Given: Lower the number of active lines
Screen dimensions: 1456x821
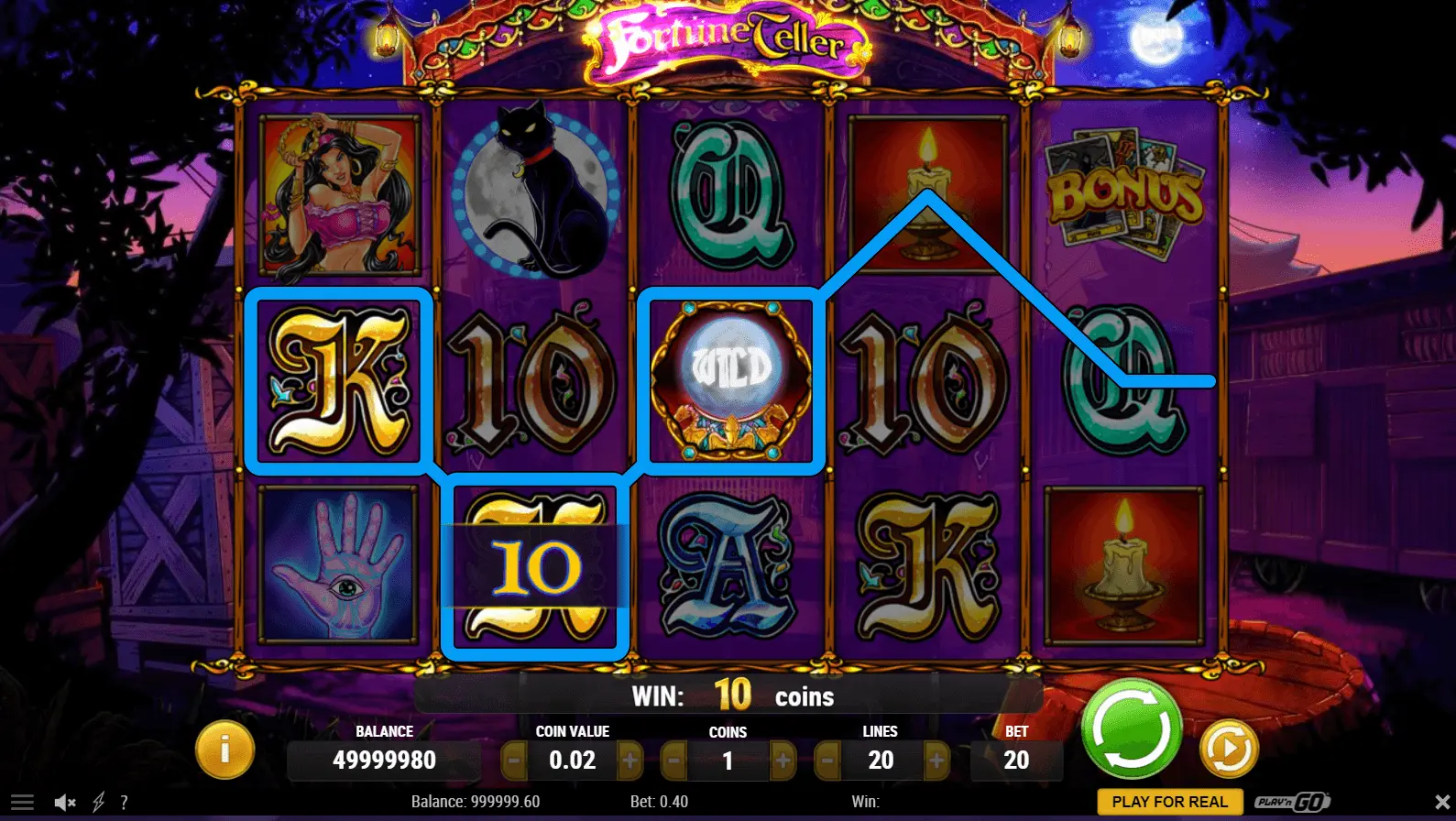Looking at the screenshot, I should point(827,761).
